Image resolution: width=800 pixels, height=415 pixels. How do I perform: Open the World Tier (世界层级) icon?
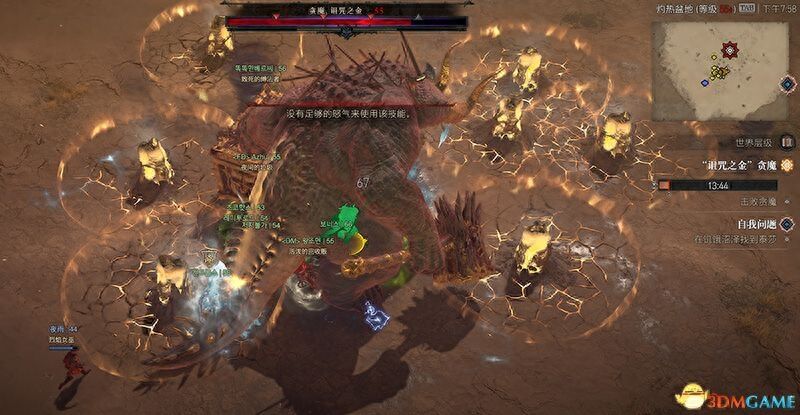pos(787,142)
